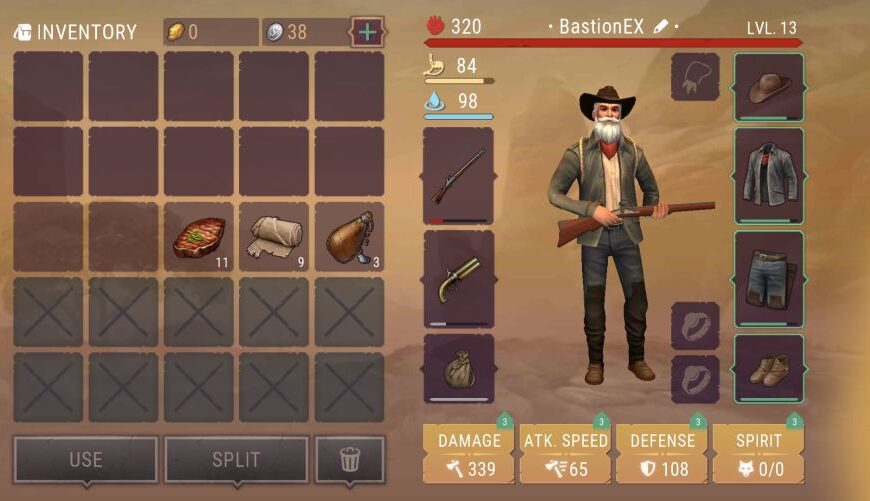Viewport: 870px width, 501px height.
Task: Select the cloth bandage roll slot
Action: [x=274, y=237]
